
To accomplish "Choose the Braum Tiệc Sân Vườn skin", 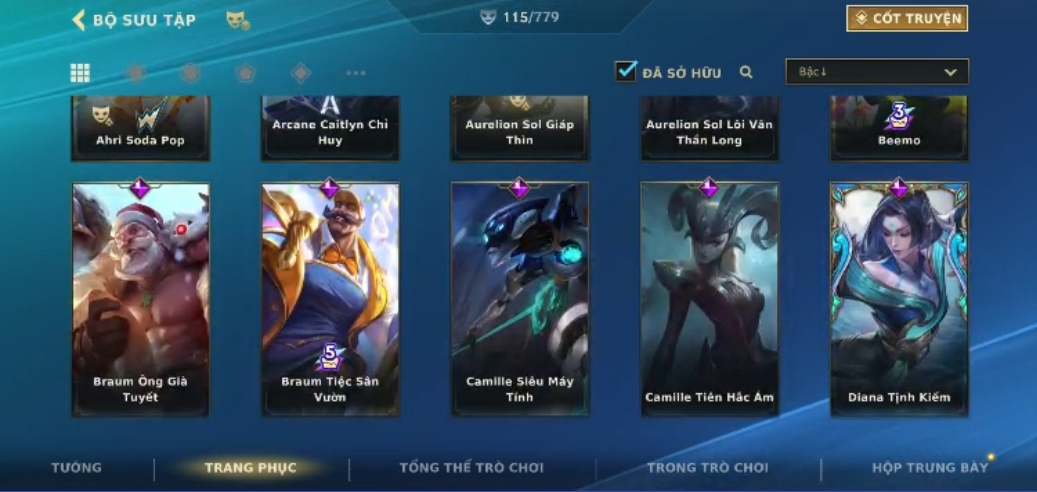I will coord(330,298).
